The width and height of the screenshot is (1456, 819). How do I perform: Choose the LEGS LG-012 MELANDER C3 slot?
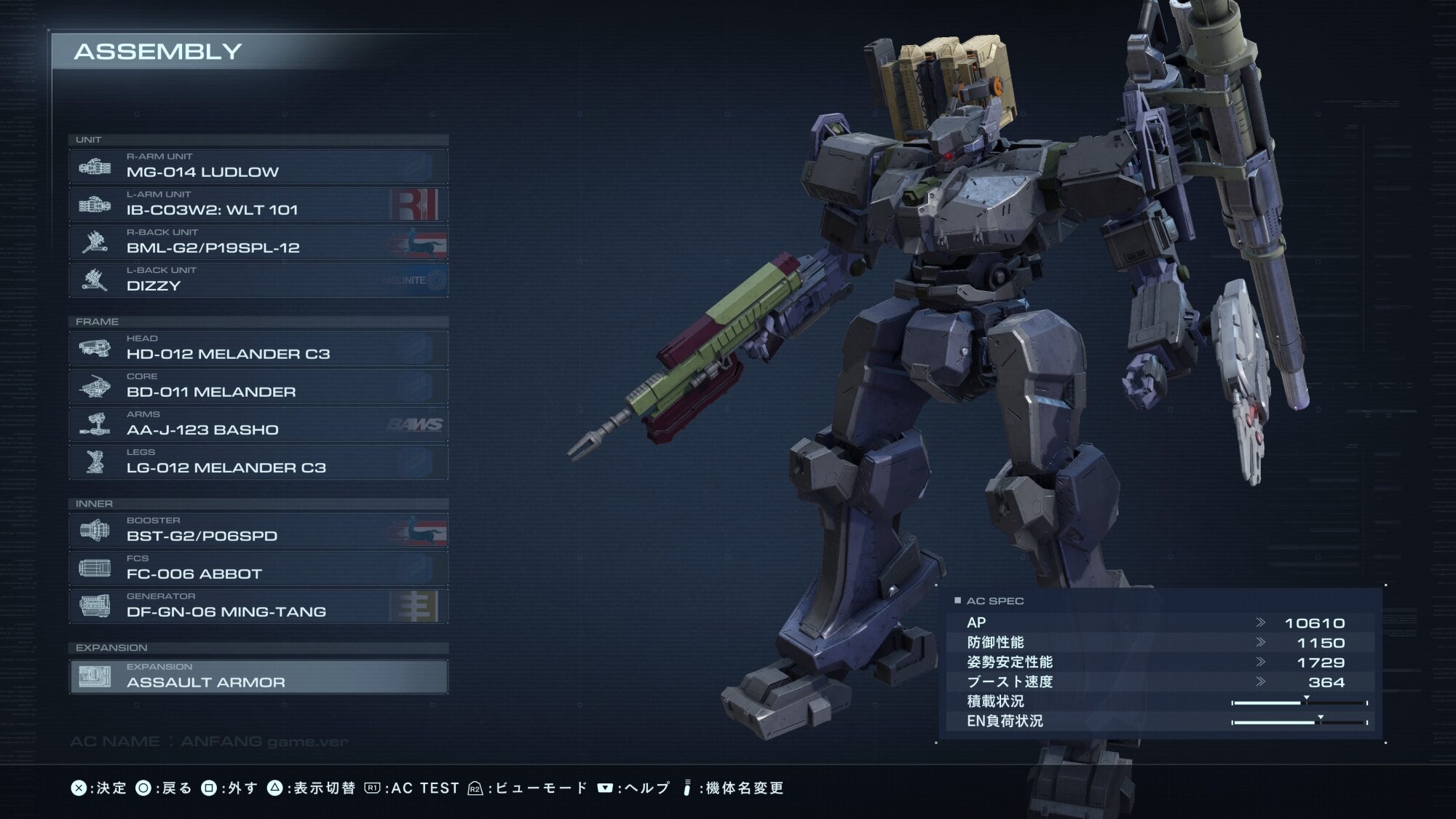[258, 462]
